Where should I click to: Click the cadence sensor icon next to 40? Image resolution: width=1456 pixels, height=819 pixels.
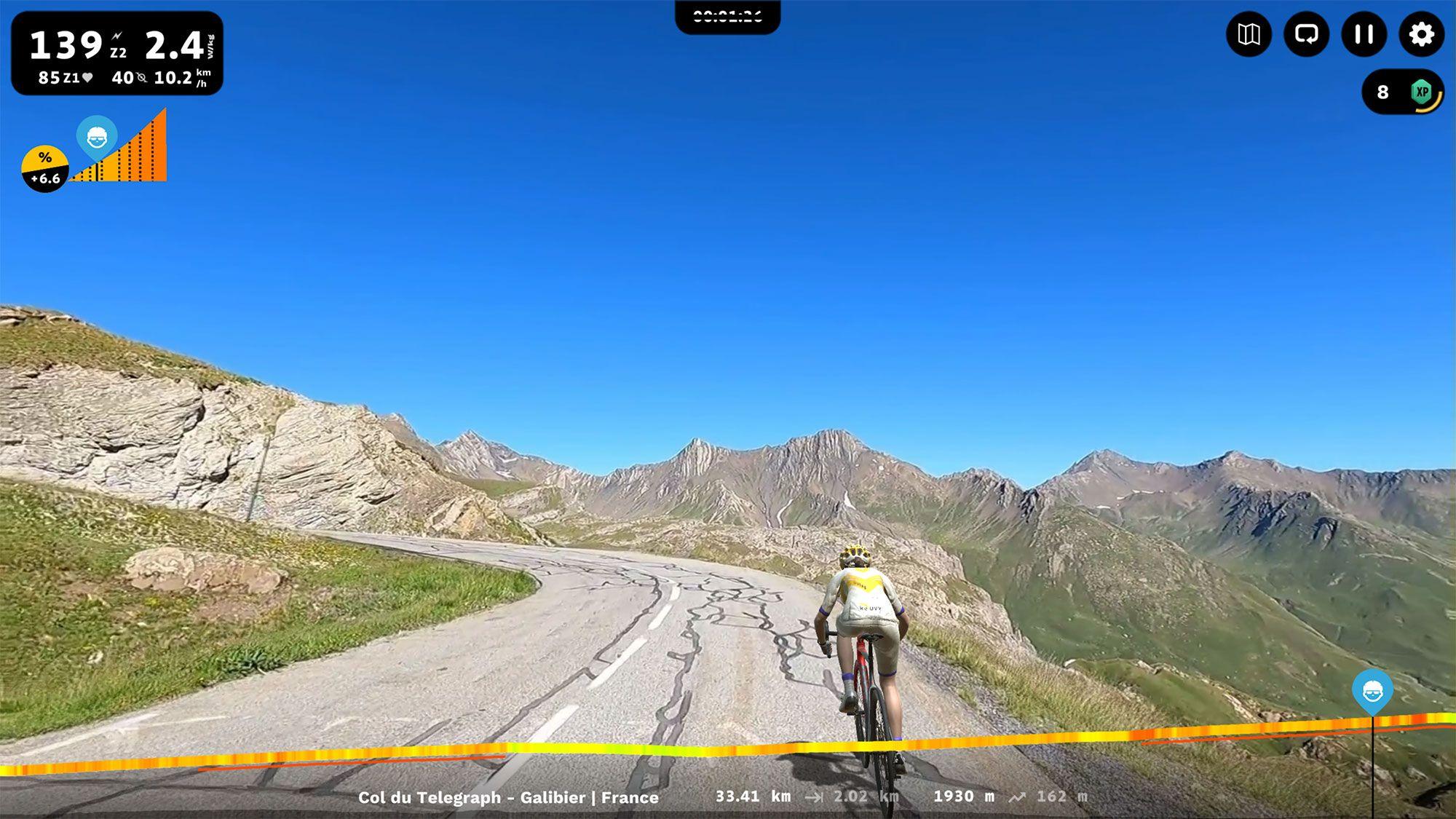141,76
